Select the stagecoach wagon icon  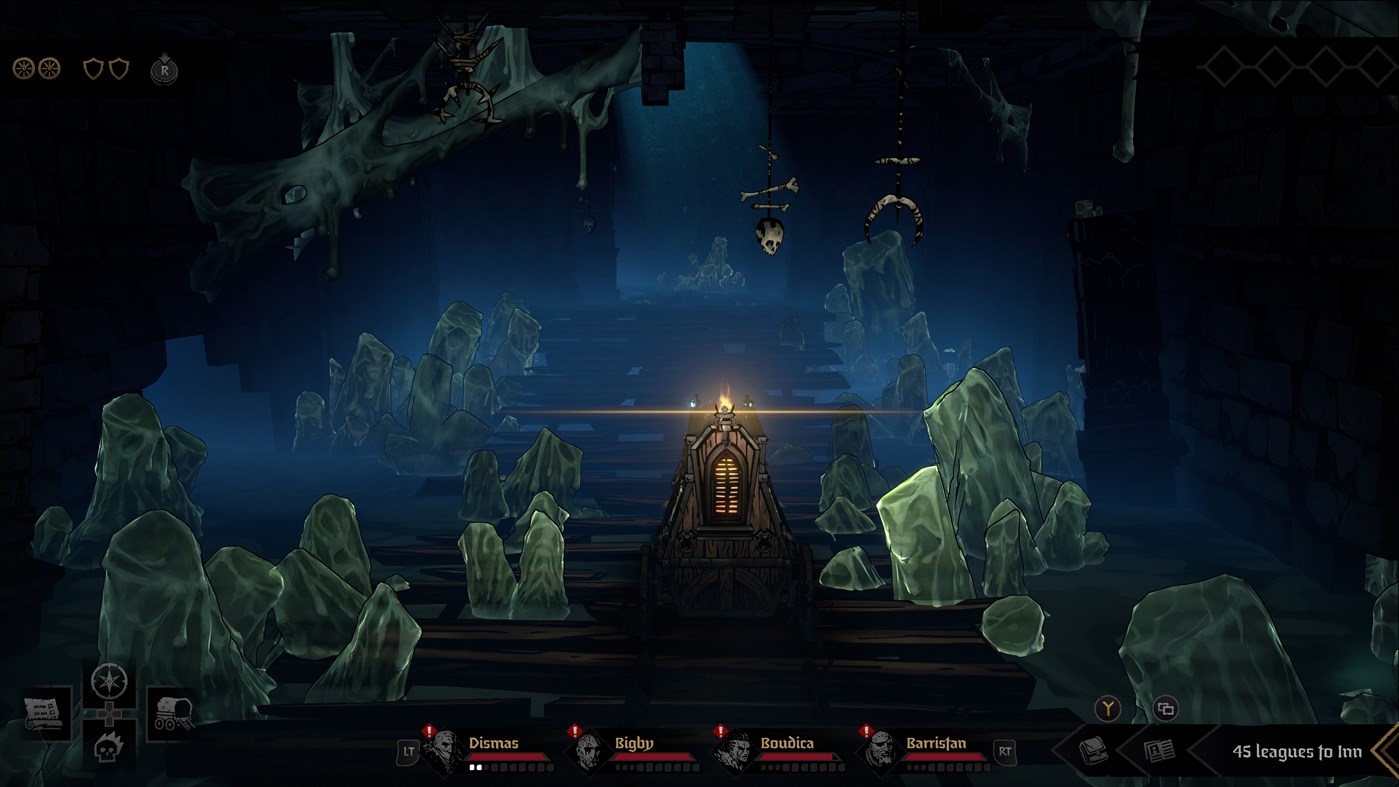tap(170, 712)
